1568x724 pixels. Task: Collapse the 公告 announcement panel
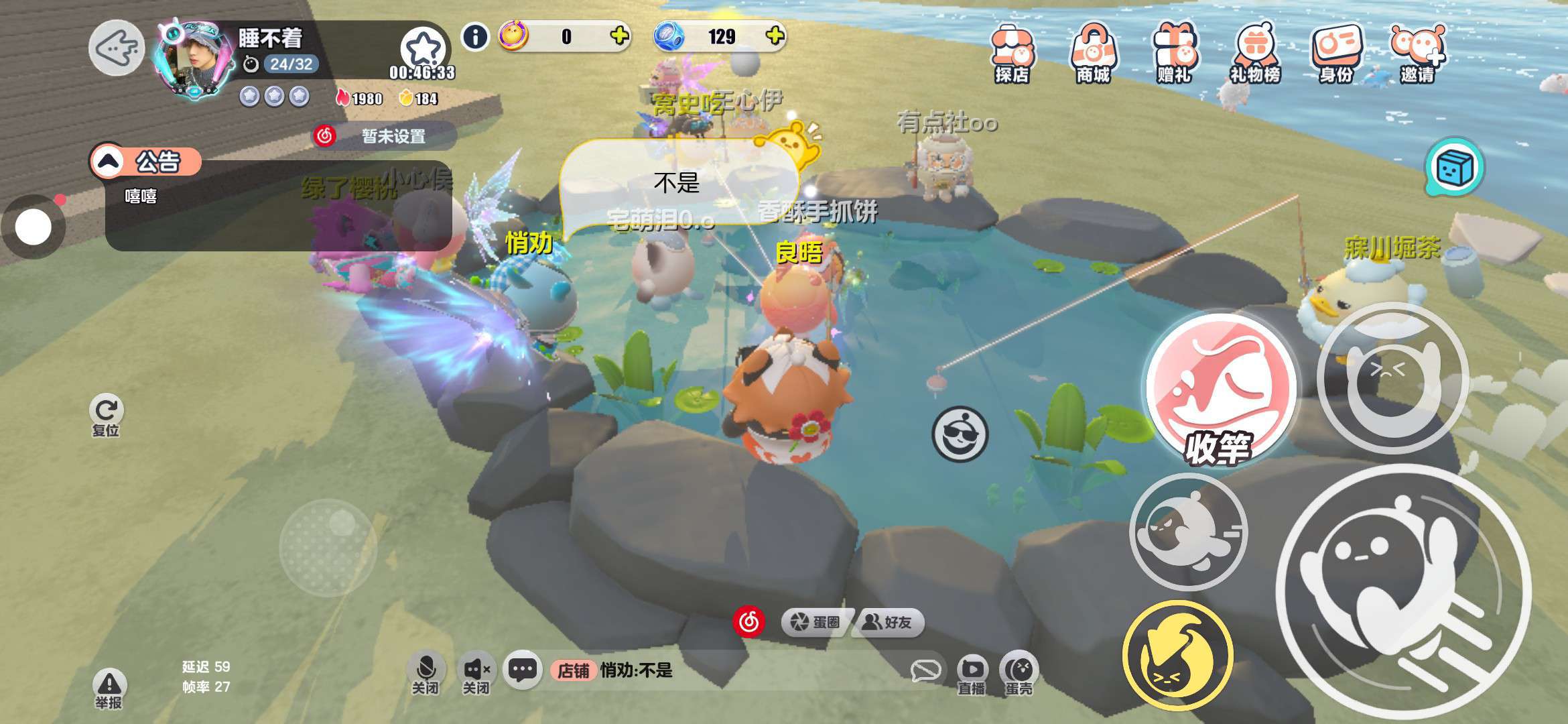click(109, 162)
